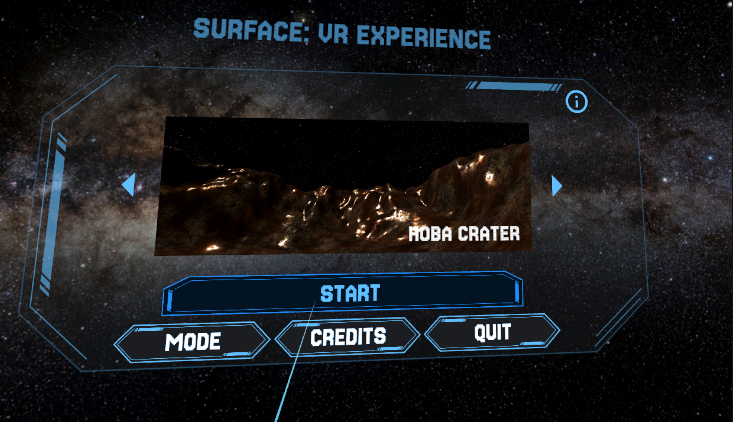The height and width of the screenshot is (422, 733).
Task: Quit the game
Action: pos(492,332)
